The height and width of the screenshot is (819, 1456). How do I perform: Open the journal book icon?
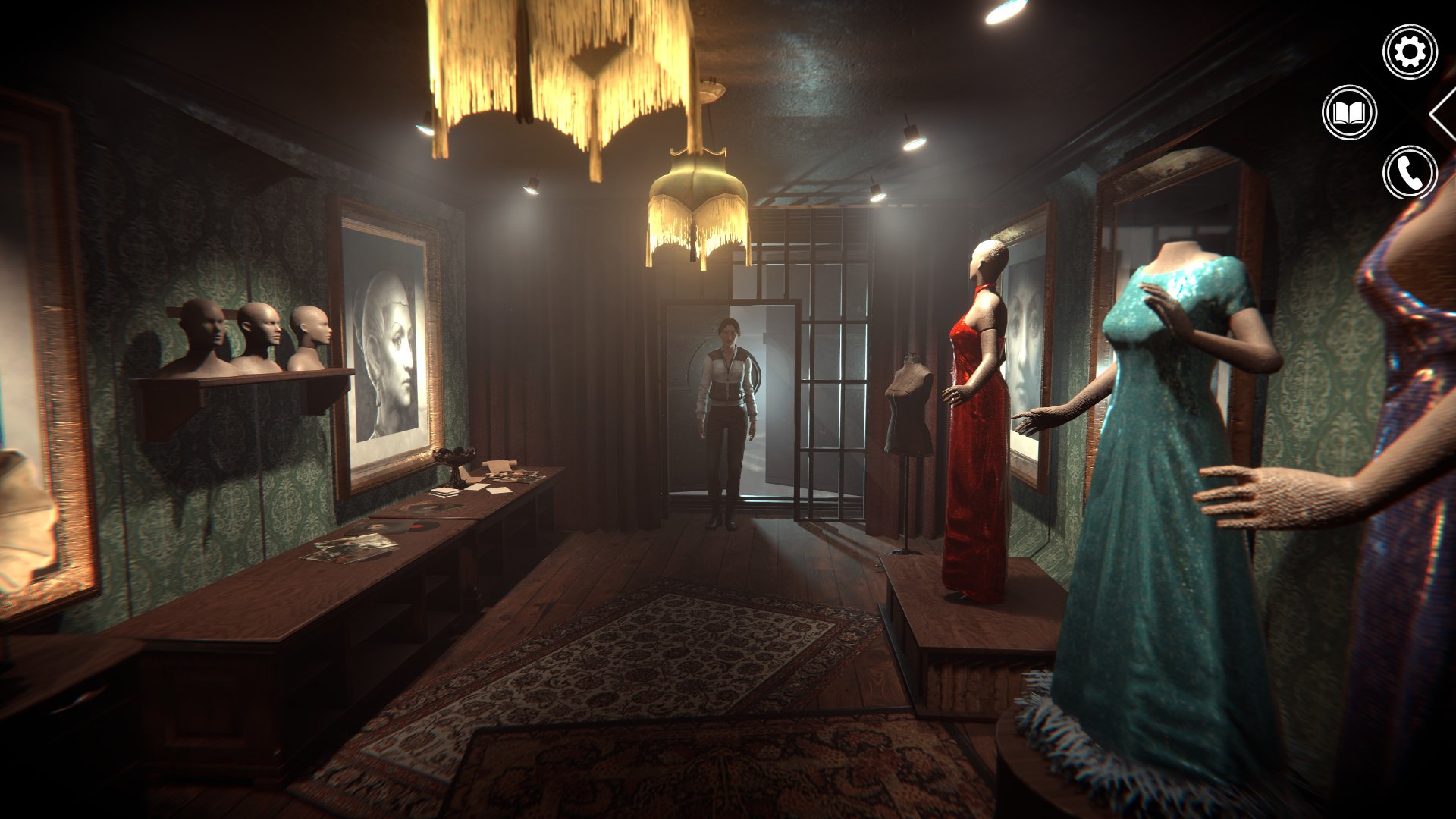click(1349, 113)
